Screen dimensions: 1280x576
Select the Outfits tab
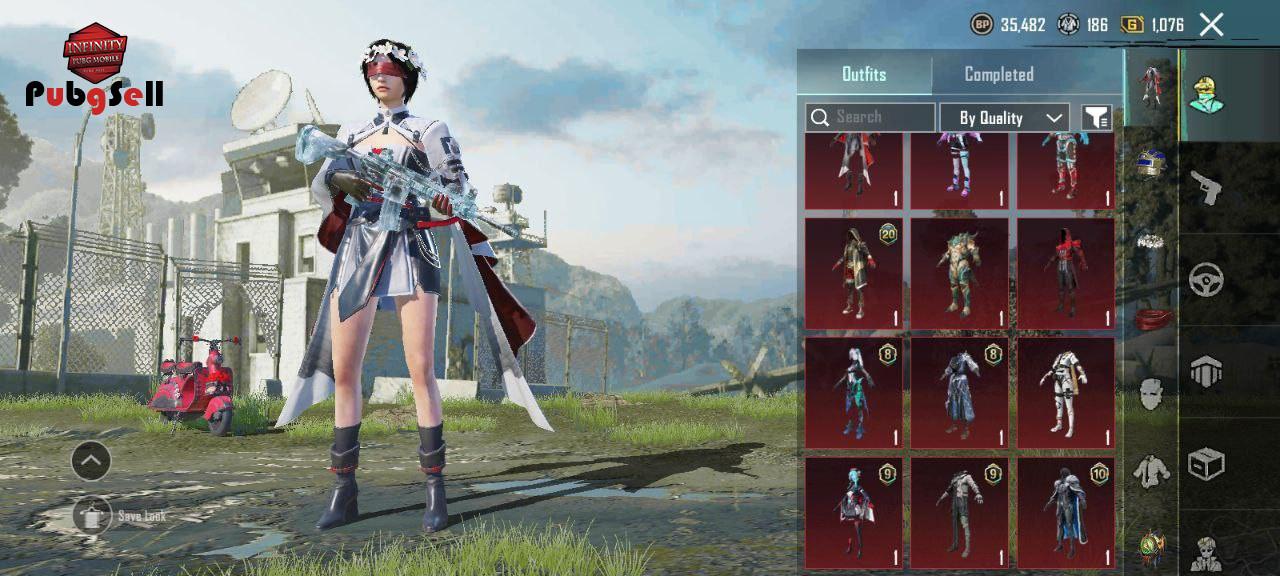pos(864,74)
